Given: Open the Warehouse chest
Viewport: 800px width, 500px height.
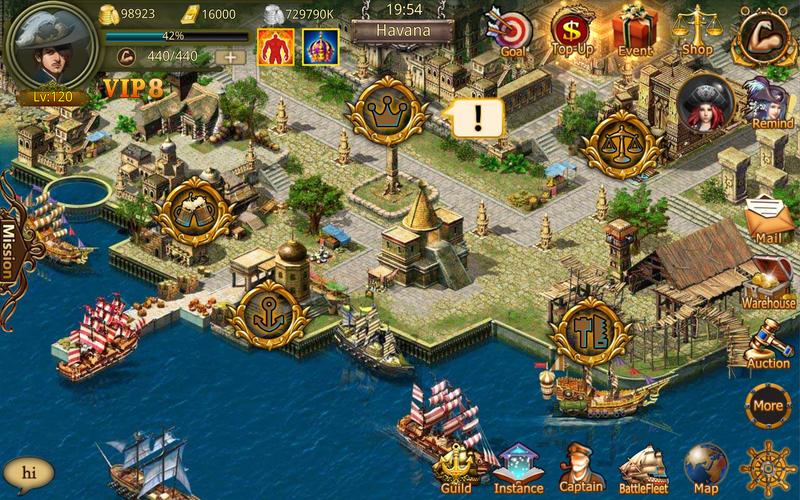Looking at the screenshot, I should click(x=769, y=279).
